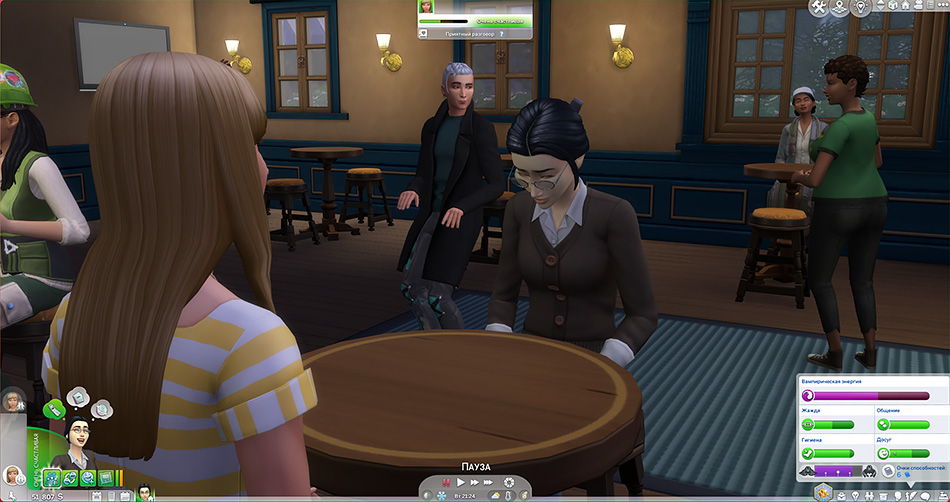Click the vampire energy bar panel
Screen dimensions: 950x502
[871, 395]
